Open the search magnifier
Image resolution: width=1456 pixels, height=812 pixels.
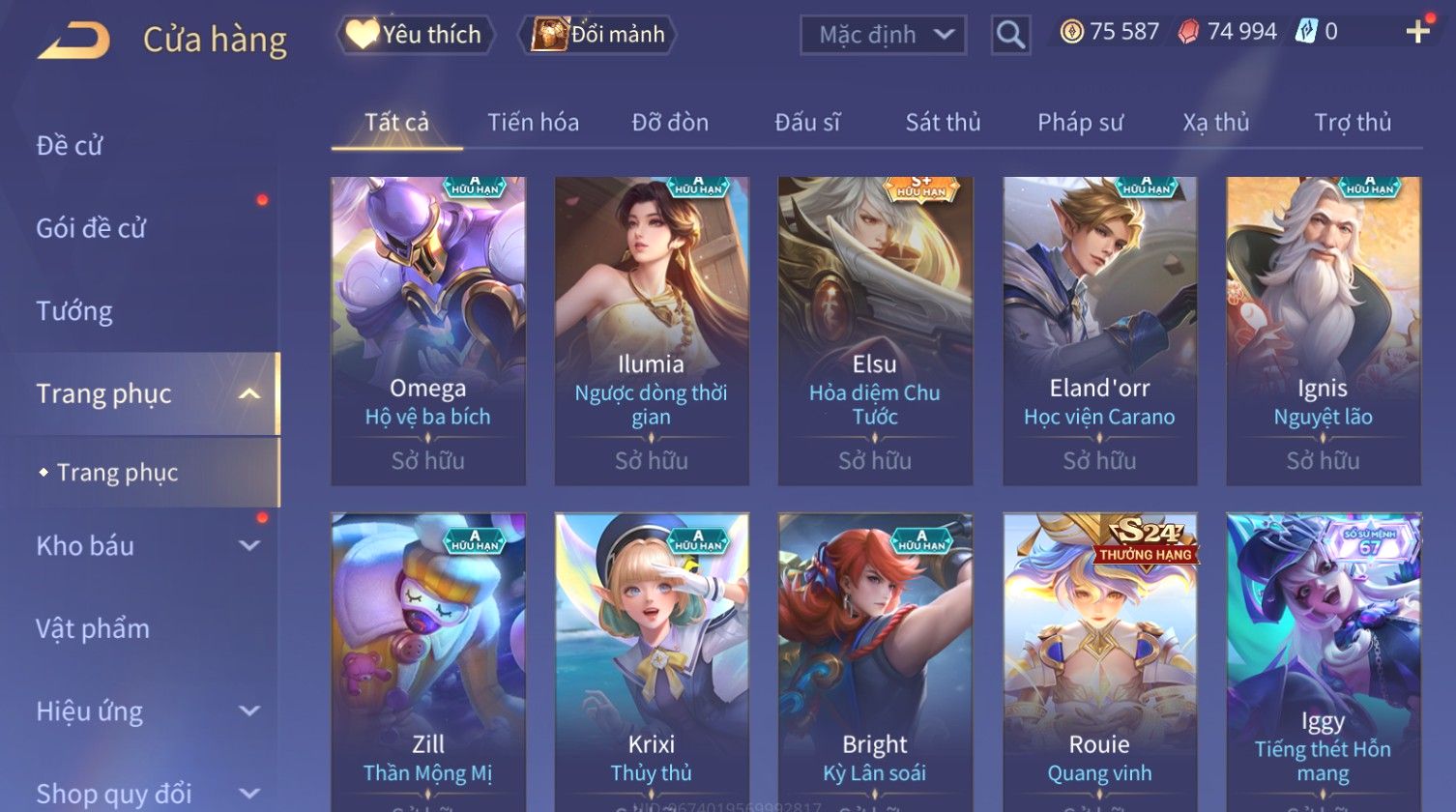click(x=1010, y=36)
